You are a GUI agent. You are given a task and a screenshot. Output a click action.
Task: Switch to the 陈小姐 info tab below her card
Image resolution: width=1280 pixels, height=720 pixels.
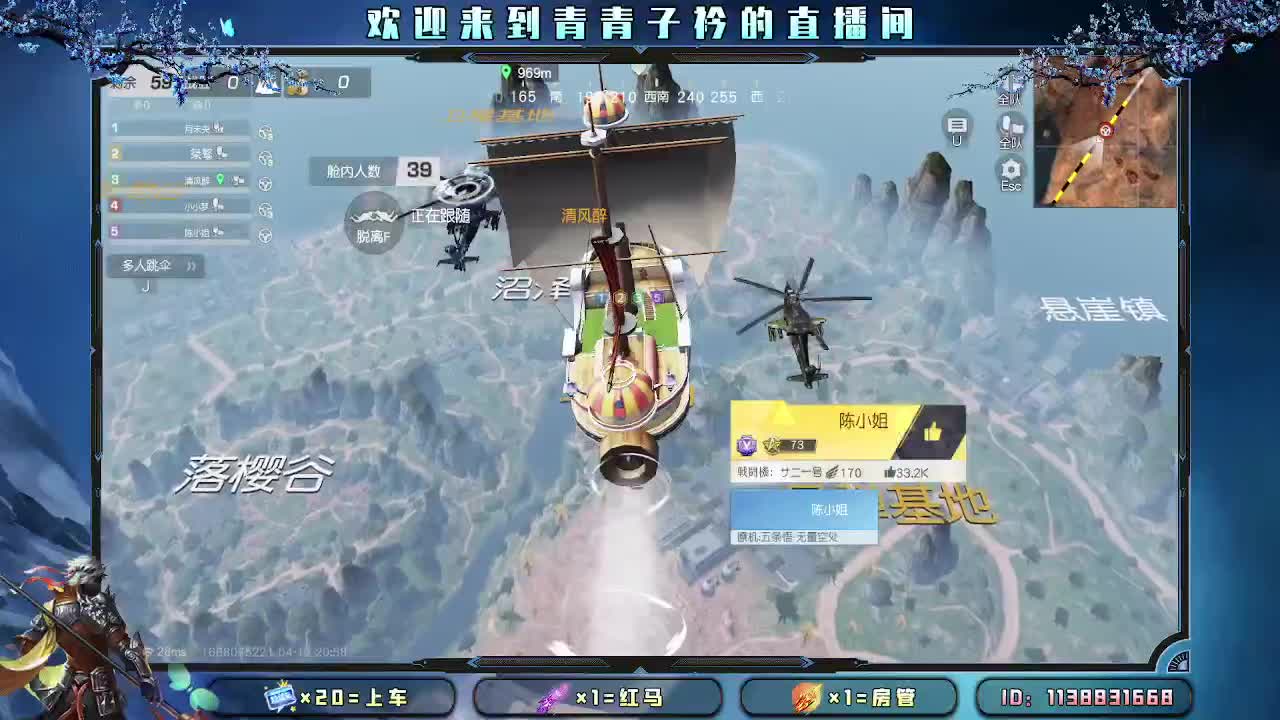(830, 508)
